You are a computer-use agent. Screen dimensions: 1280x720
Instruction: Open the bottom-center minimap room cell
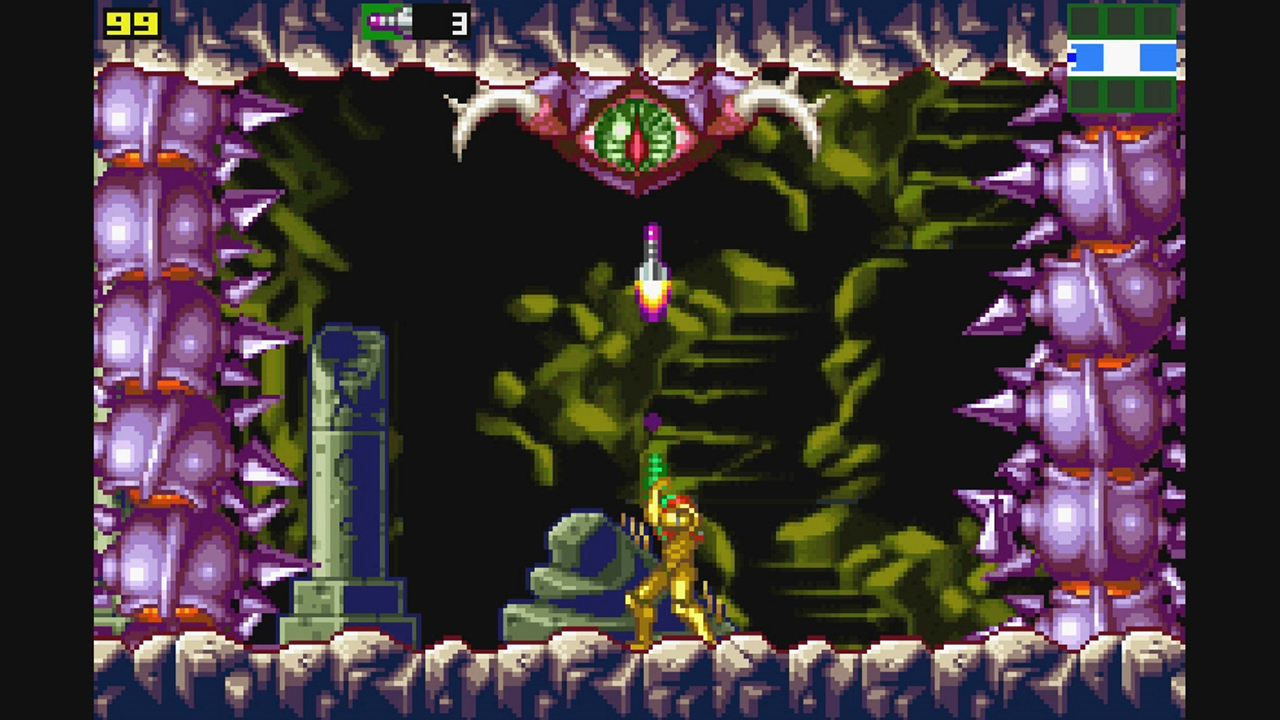[1122, 95]
